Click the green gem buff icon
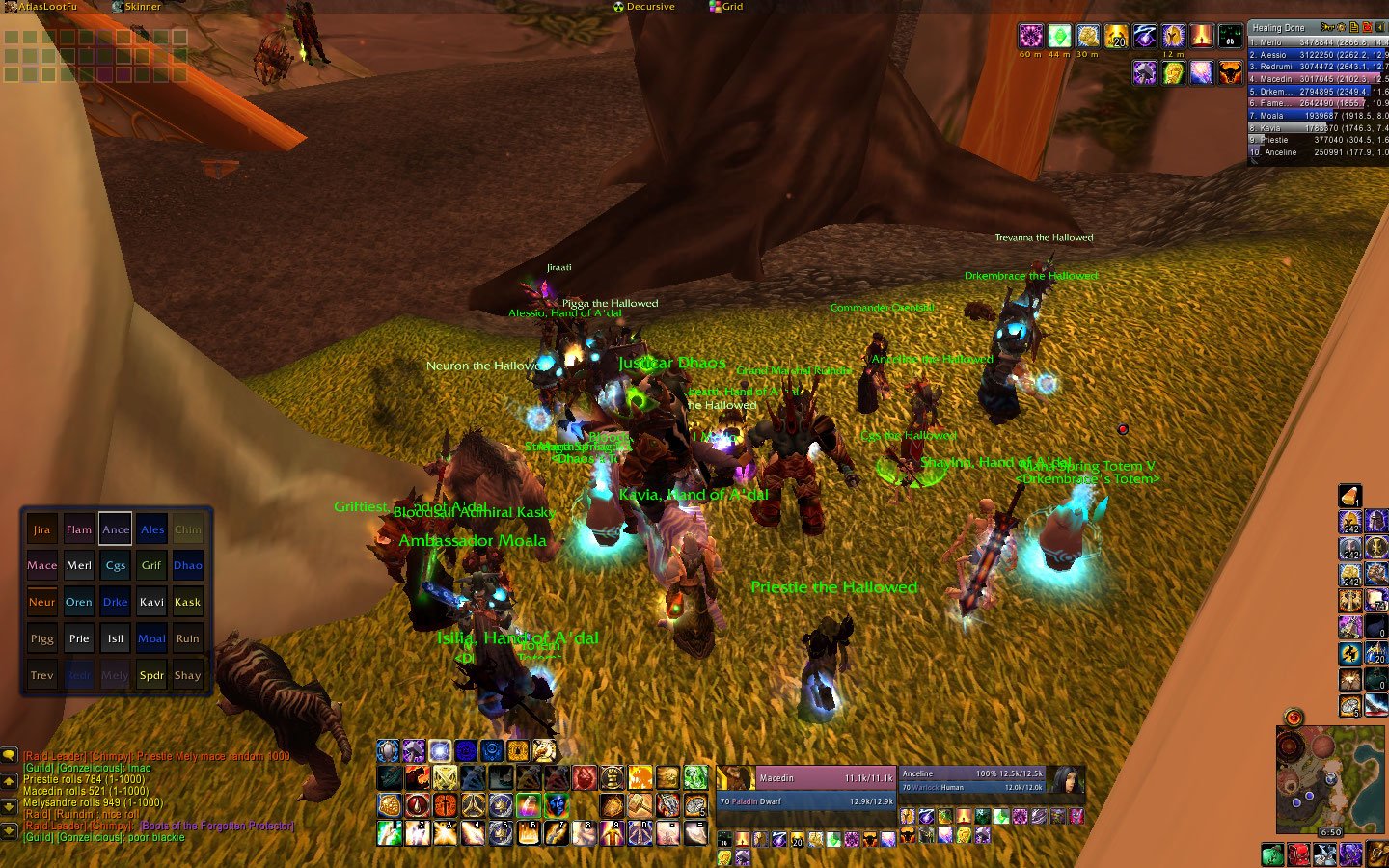 (x=1059, y=36)
